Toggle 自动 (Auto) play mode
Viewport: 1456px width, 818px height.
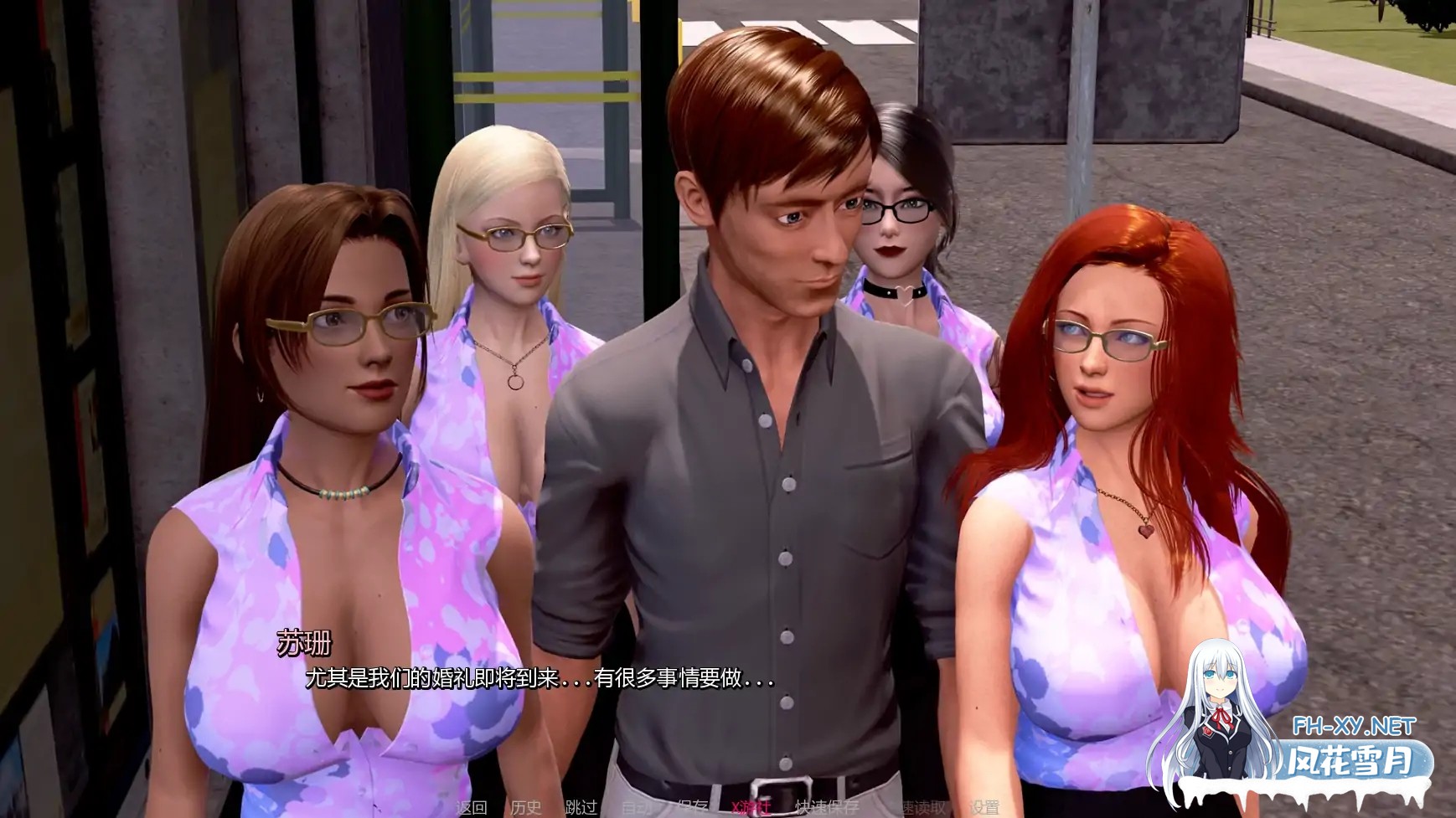[637, 807]
